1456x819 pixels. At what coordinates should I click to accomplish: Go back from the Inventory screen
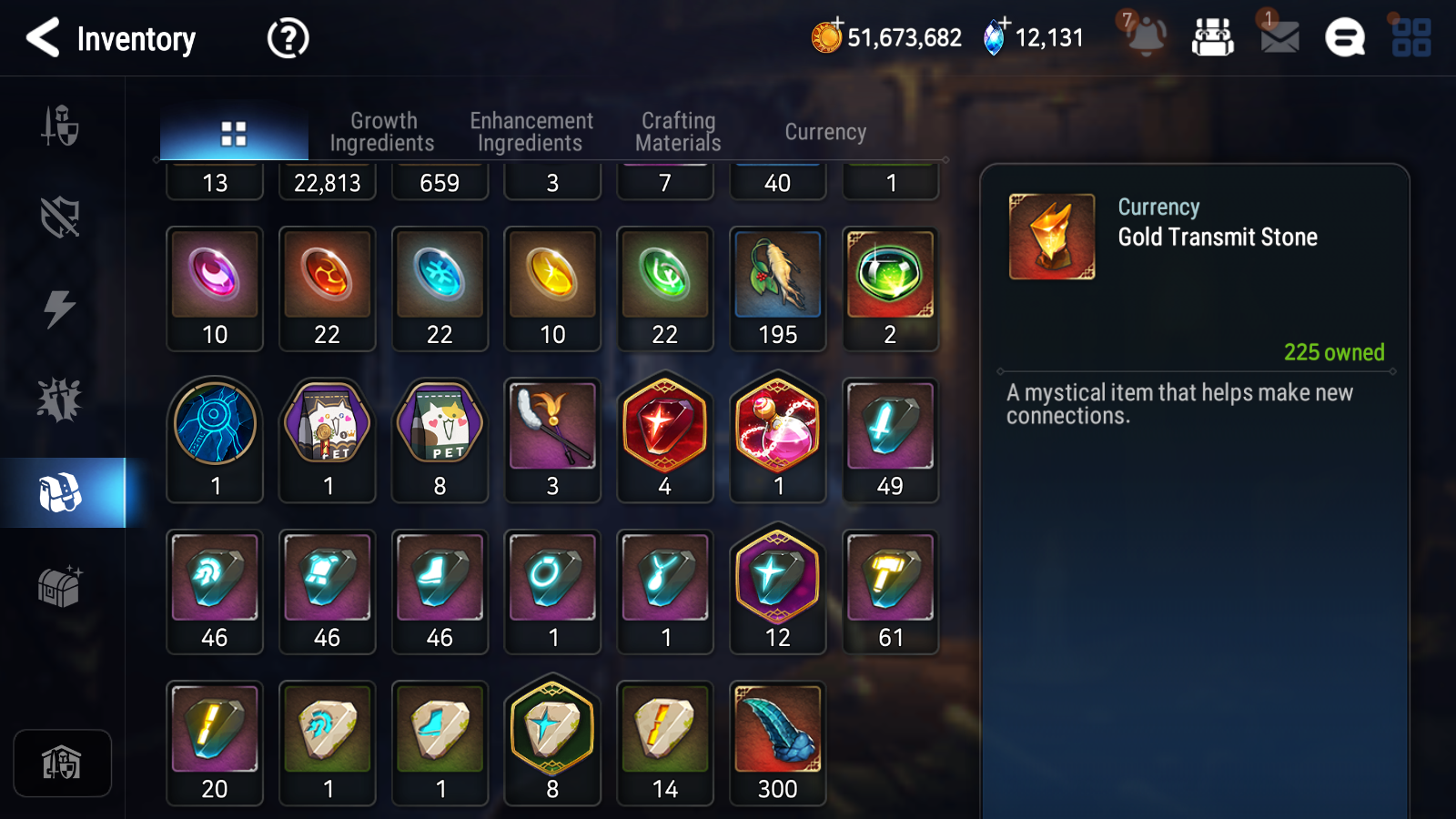click(43, 38)
